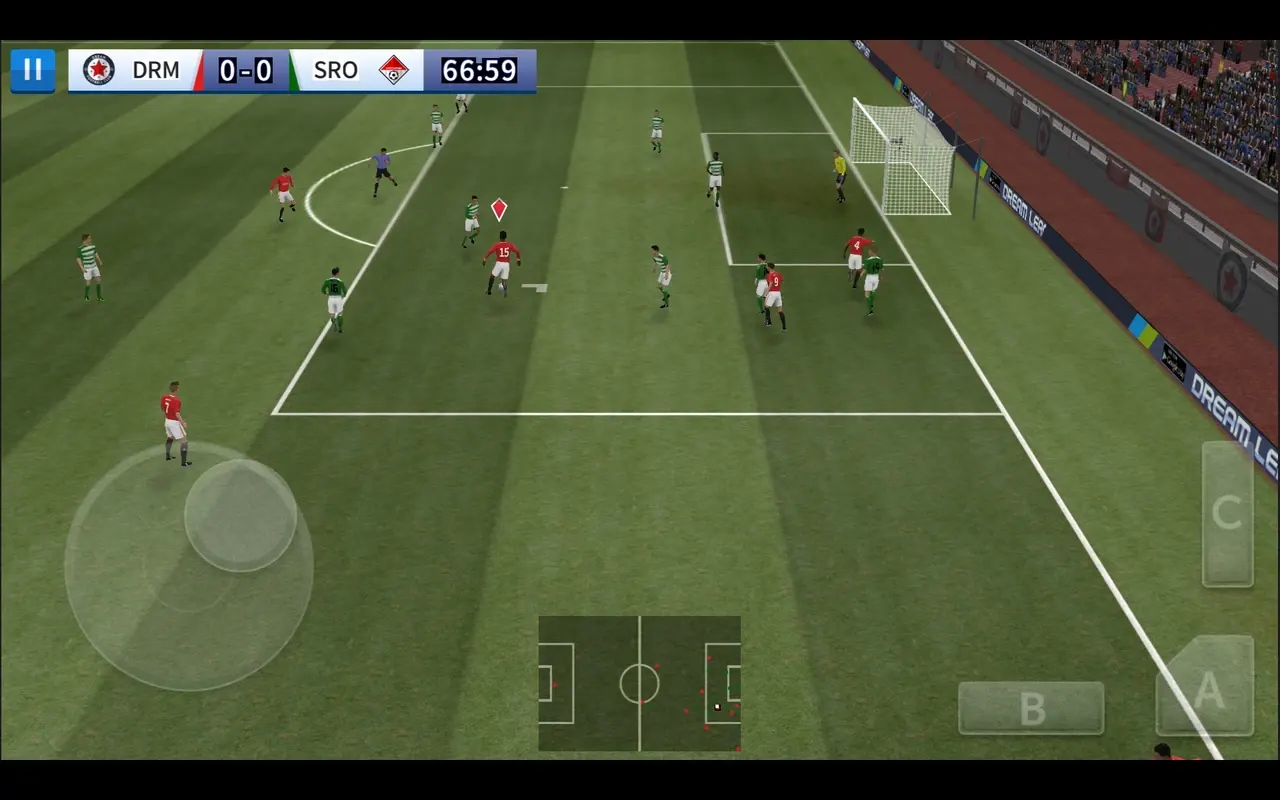Touch the virtual joystick thumb pad
Screen dimensions: 1280x800
pos(240,515)
